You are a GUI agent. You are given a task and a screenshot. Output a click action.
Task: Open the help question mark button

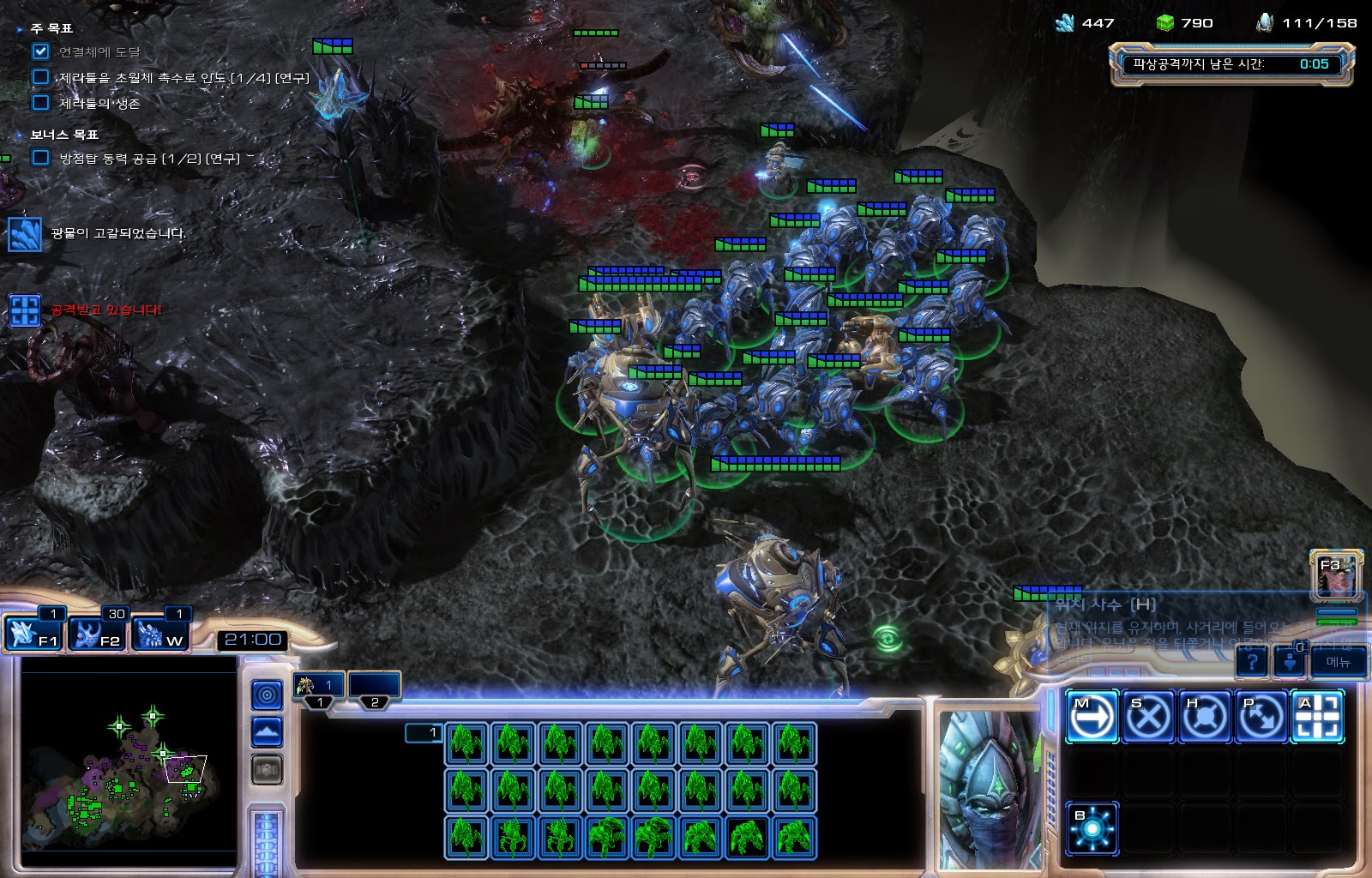(1252, 662)
